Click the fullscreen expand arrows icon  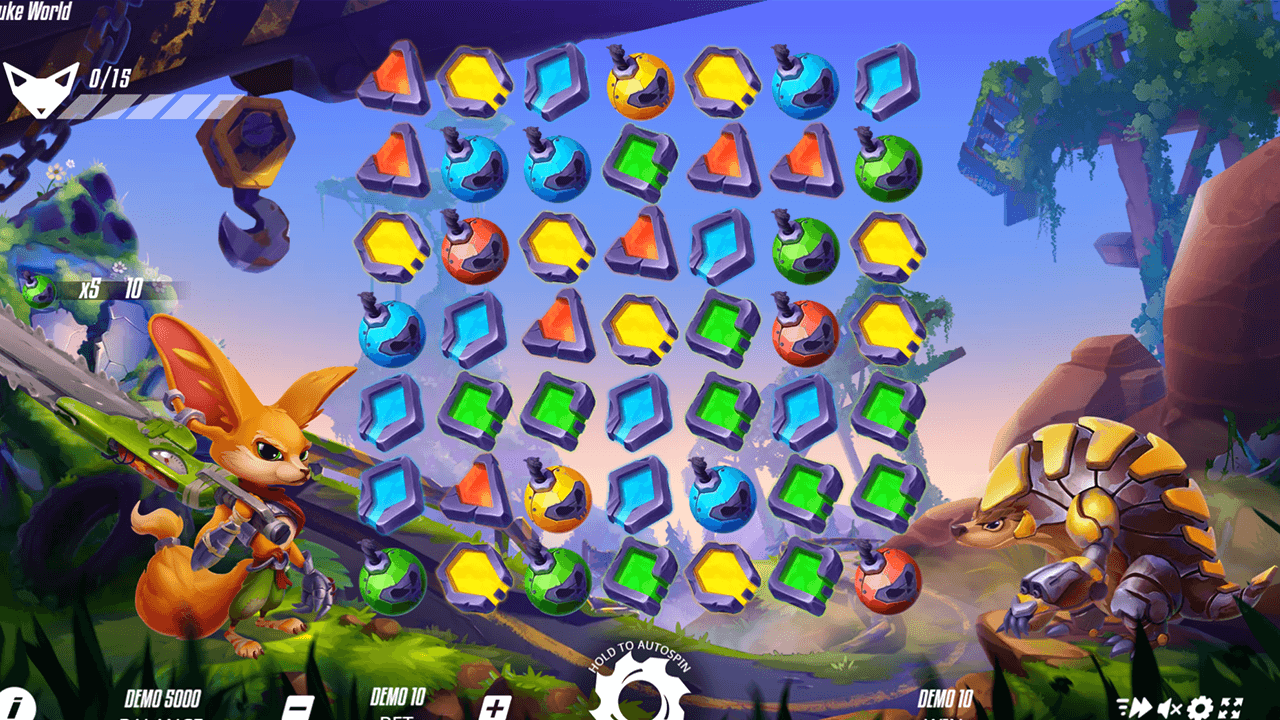pyautogui.click(x=1230, y=707)
